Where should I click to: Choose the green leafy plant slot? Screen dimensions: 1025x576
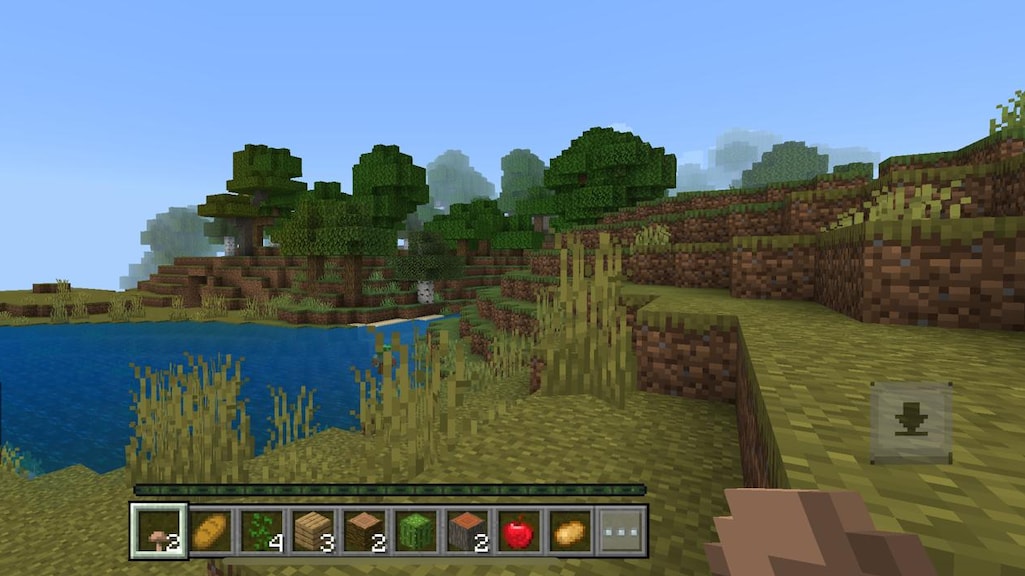(x=262, y=531)
